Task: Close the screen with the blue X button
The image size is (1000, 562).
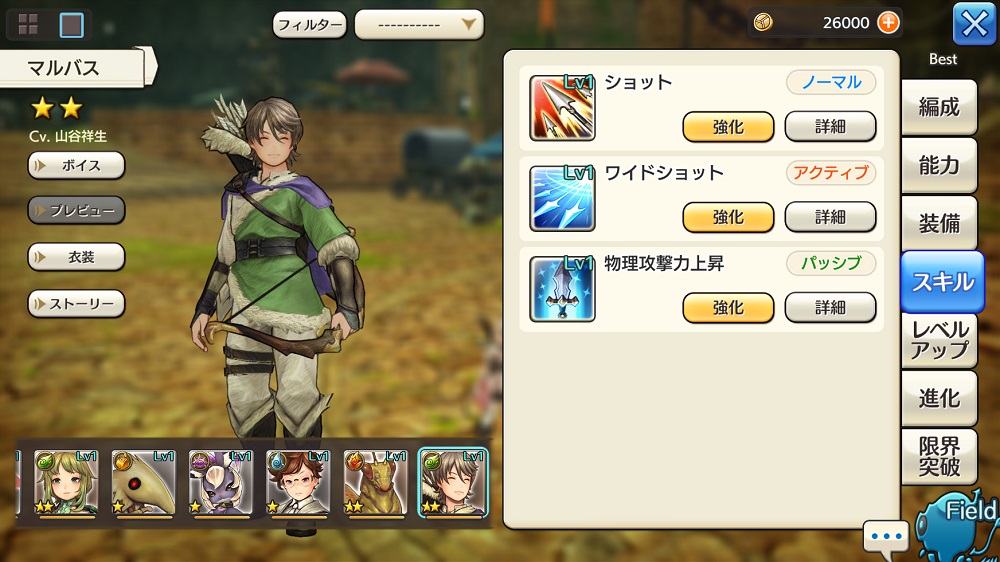Action: click(974, 24)
